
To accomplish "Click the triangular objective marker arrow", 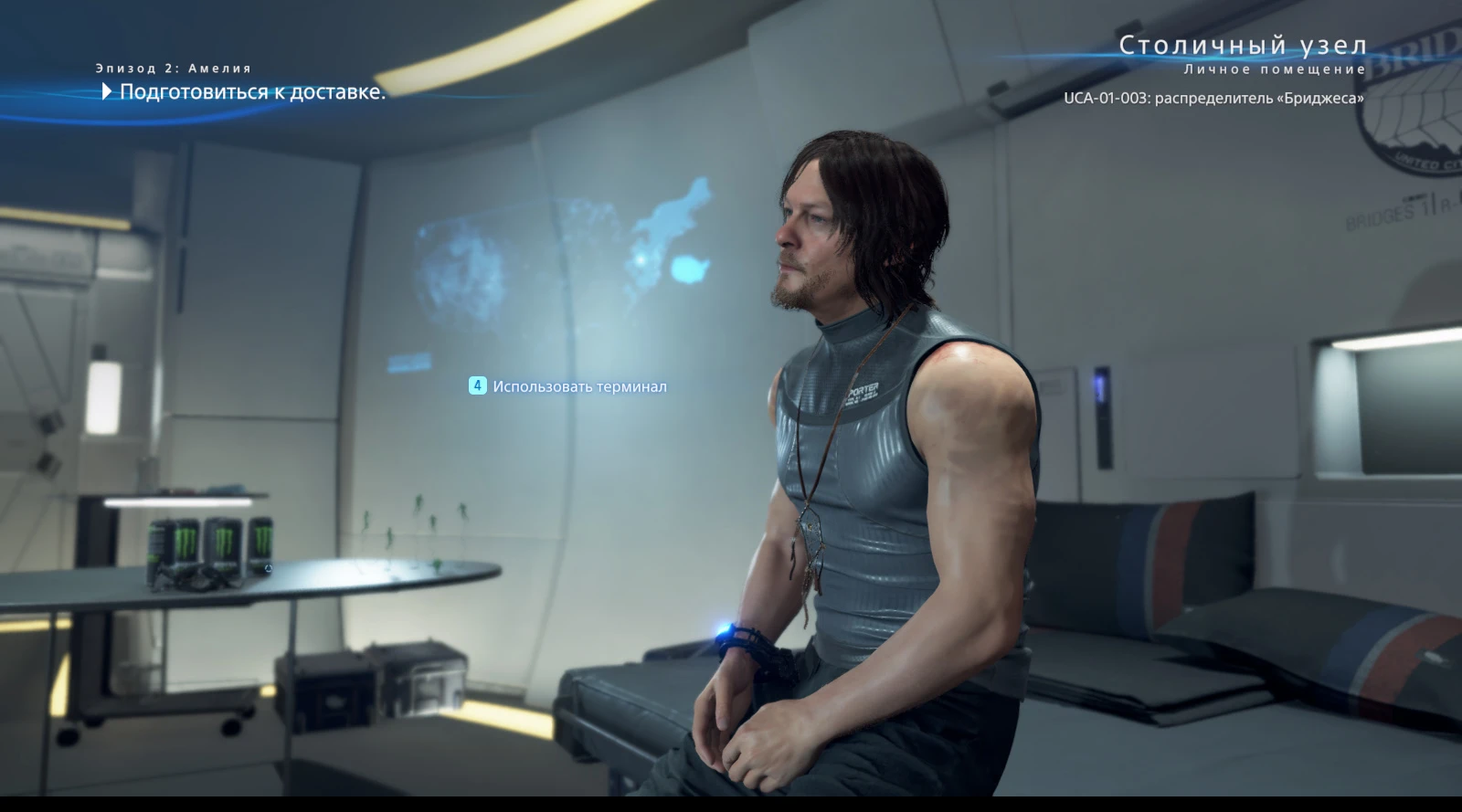I will (x=105, y=91).
